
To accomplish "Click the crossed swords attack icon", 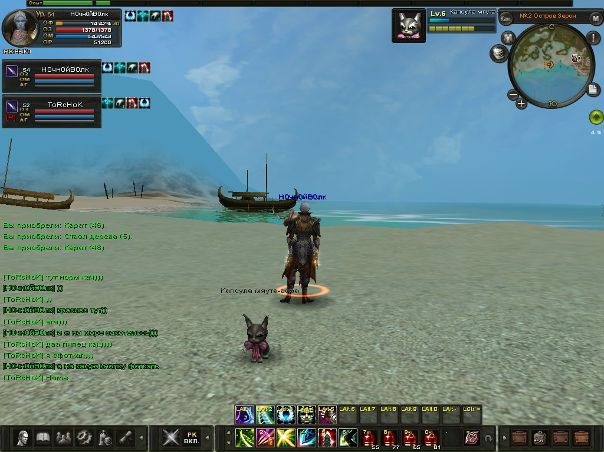I will (x=170, y=437).
